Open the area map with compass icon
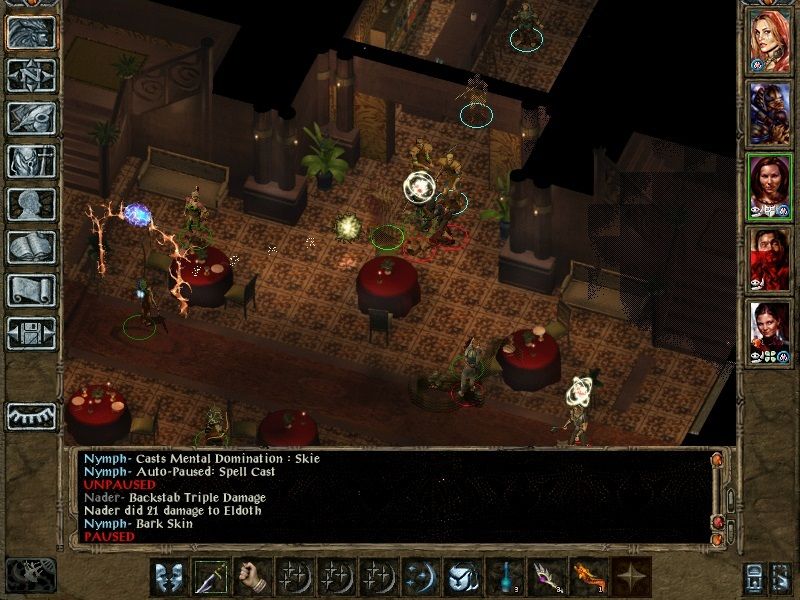This screenshot has width=800, height=600. 31,75
